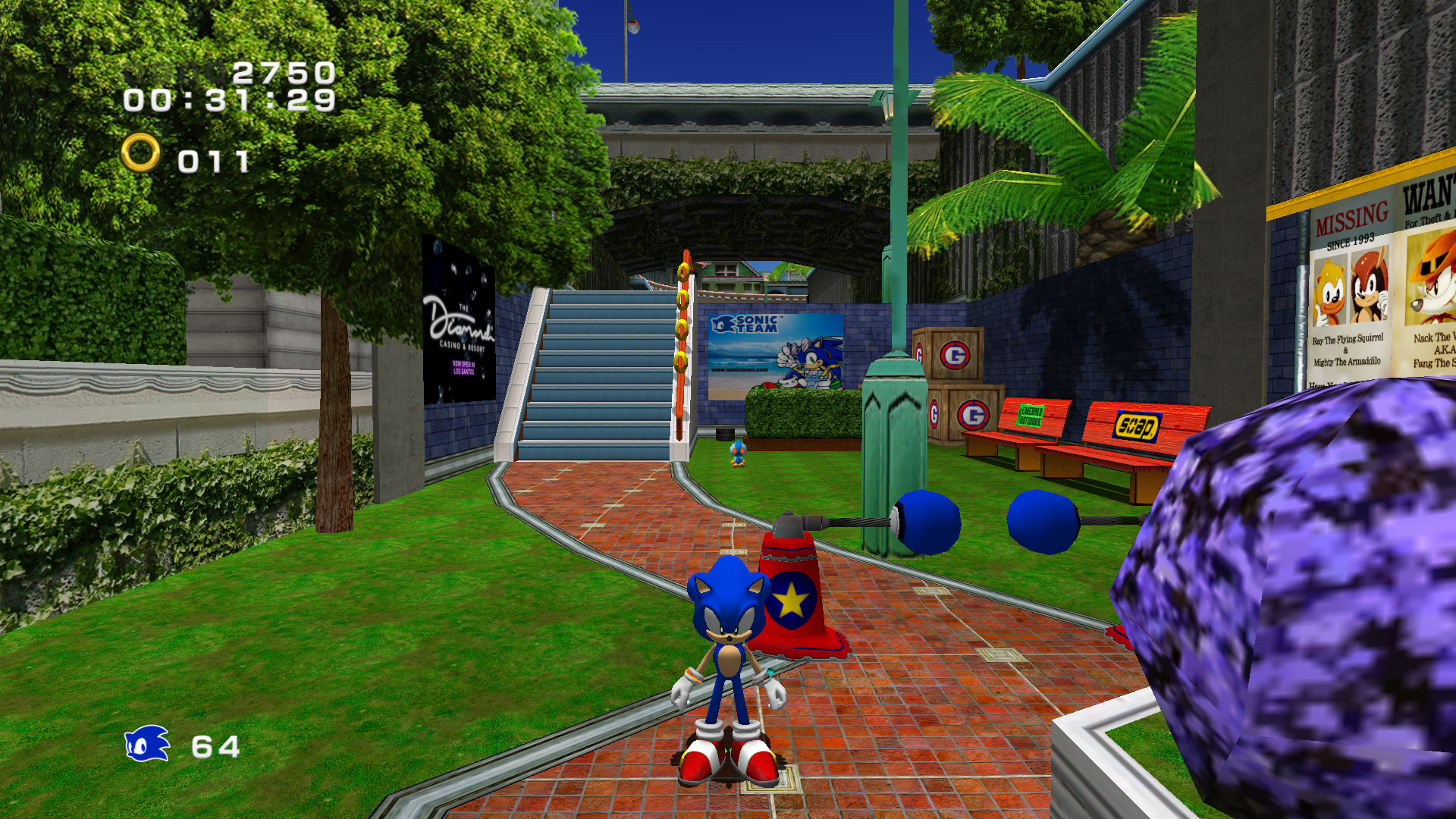The width and height of the screenshot is (1456, 819).
Task: Click the lives count showing 64
Action: point(218,745)
